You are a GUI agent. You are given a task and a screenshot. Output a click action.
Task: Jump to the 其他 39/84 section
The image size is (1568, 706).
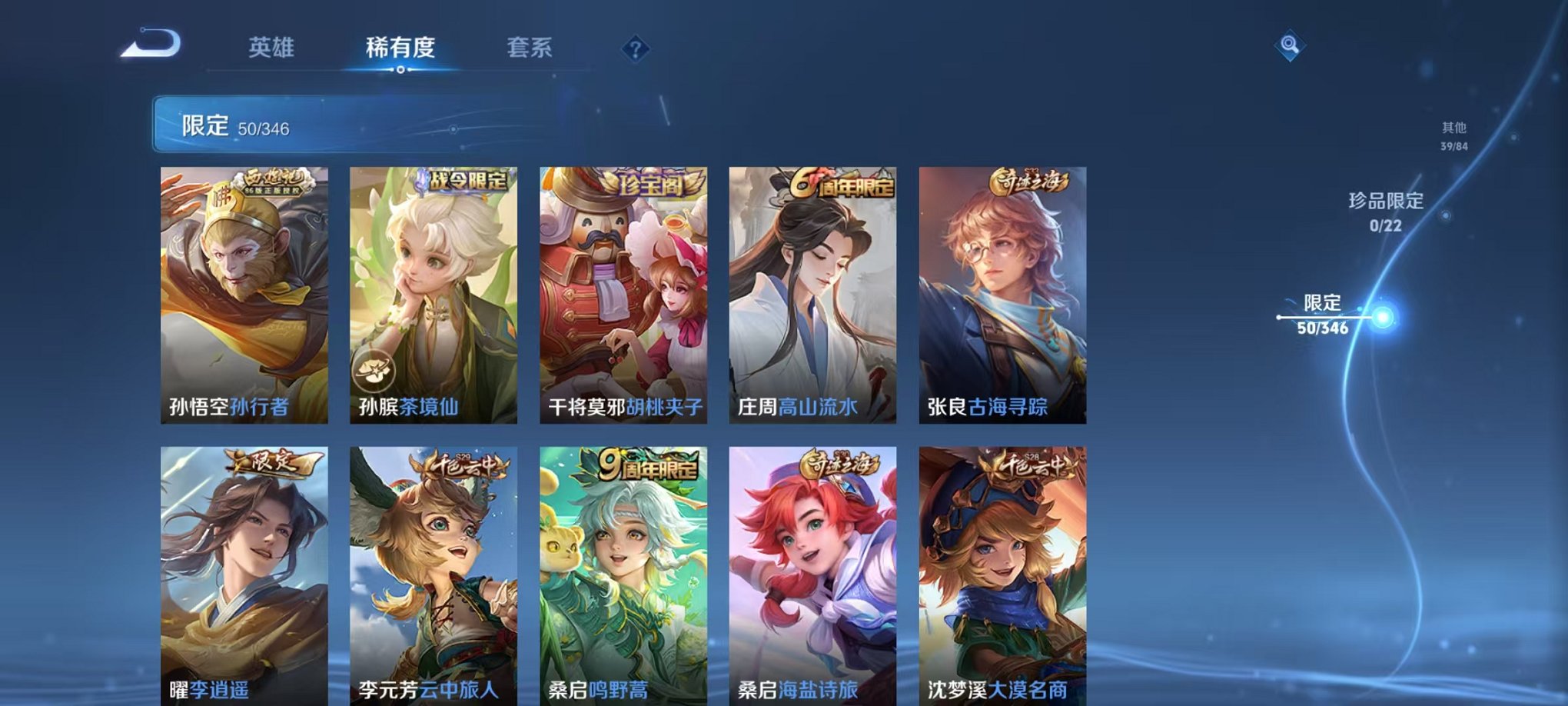[1454, 137]
